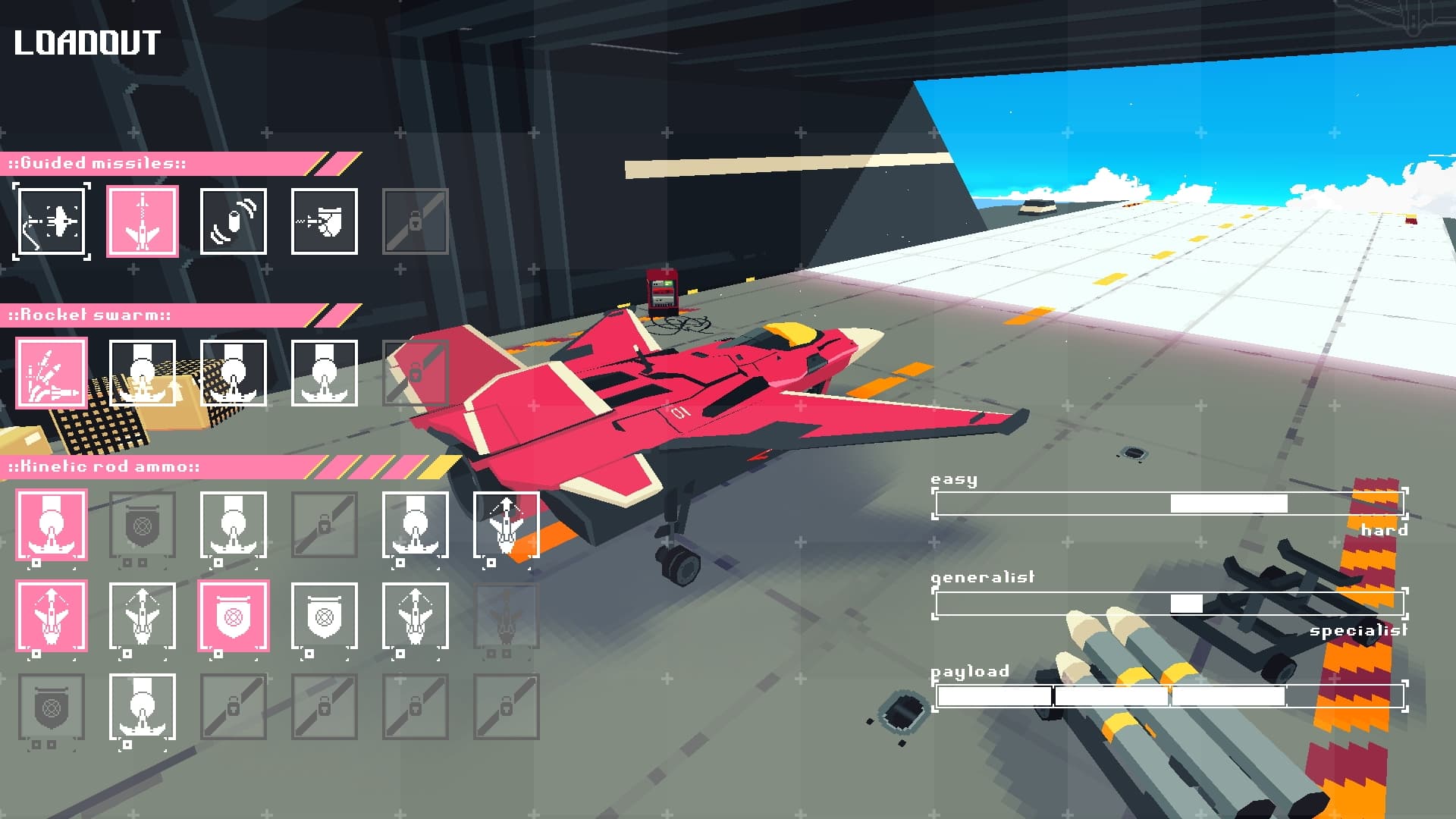Select the shield-piercing missile icon
Image resolution: width=1456 pixels, height=819 pixels.
coord(325,221)
